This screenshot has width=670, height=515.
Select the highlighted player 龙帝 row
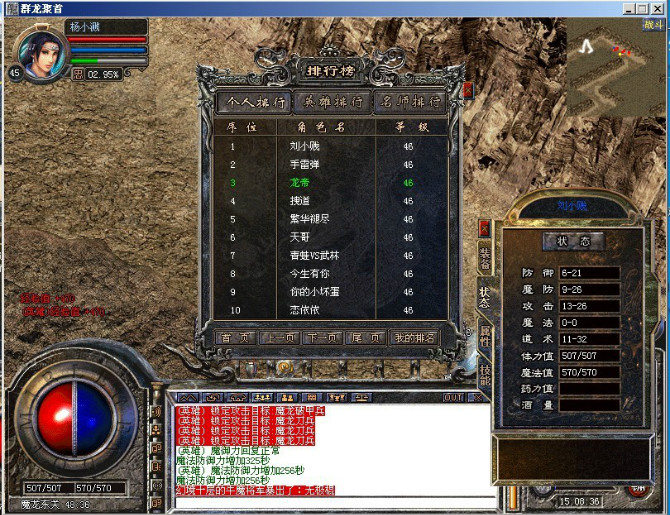300,183
